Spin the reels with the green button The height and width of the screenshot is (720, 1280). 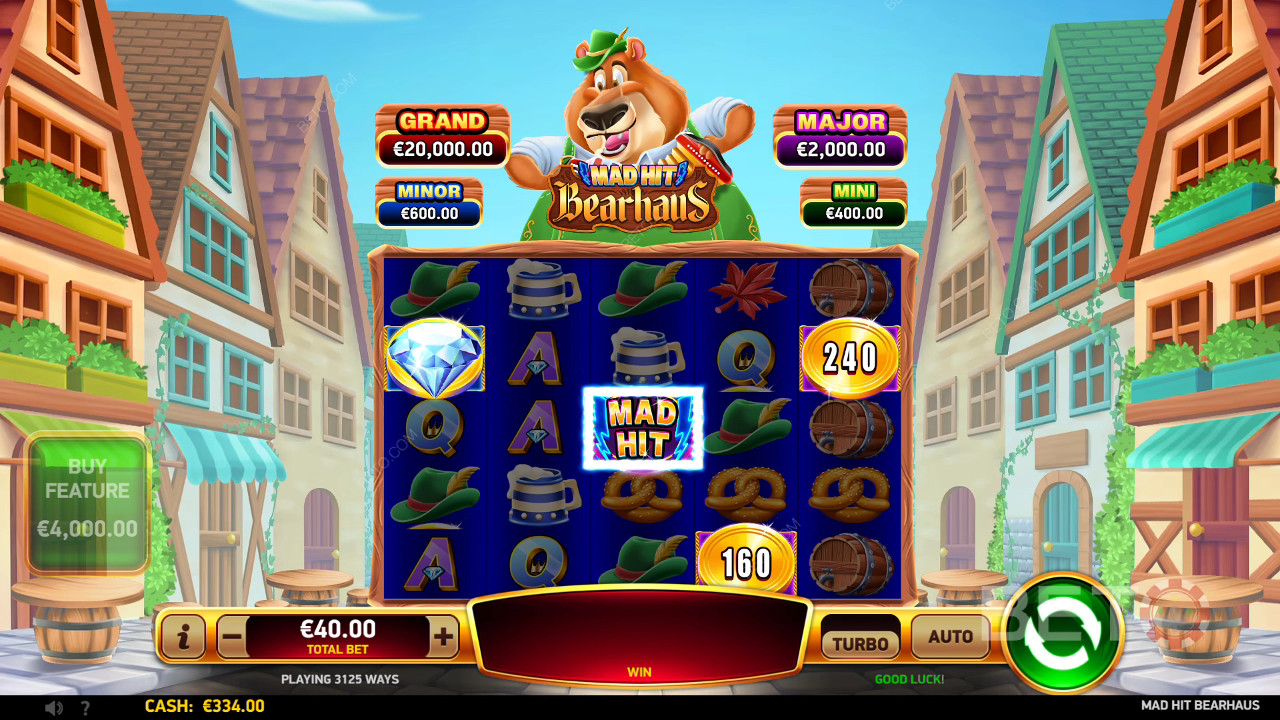[x=1062, y=633]
